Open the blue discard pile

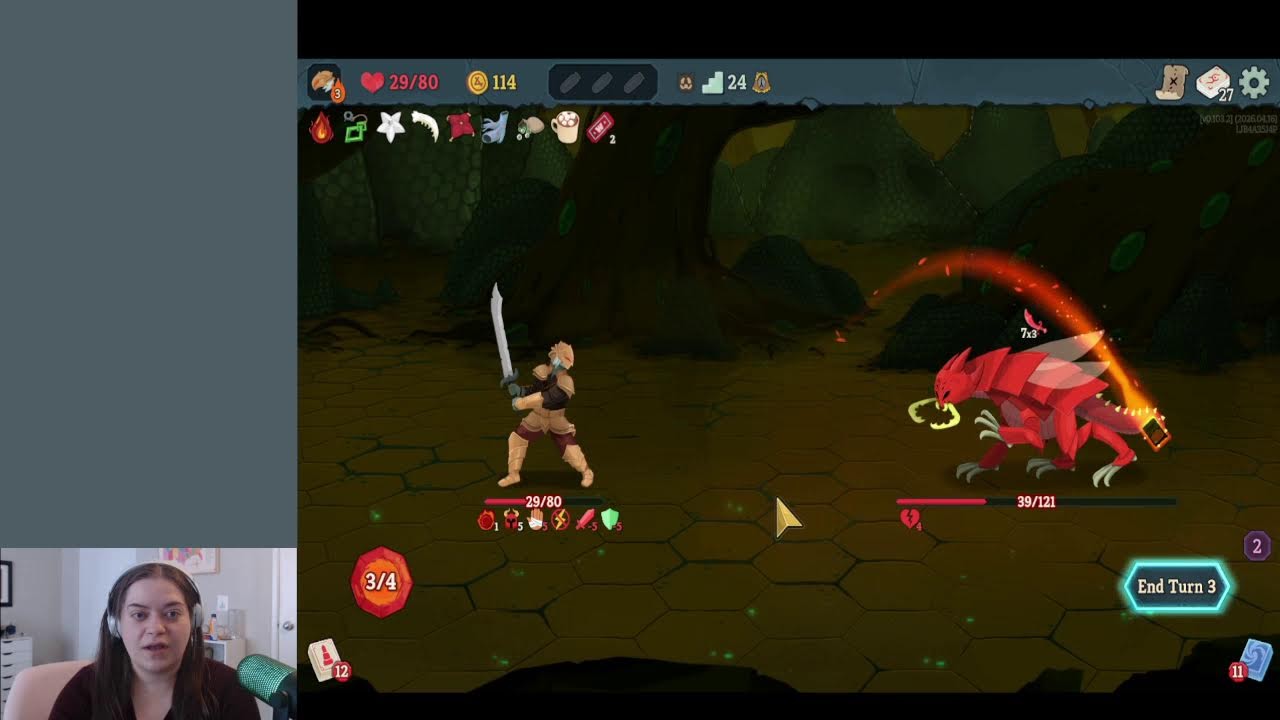1255,660
